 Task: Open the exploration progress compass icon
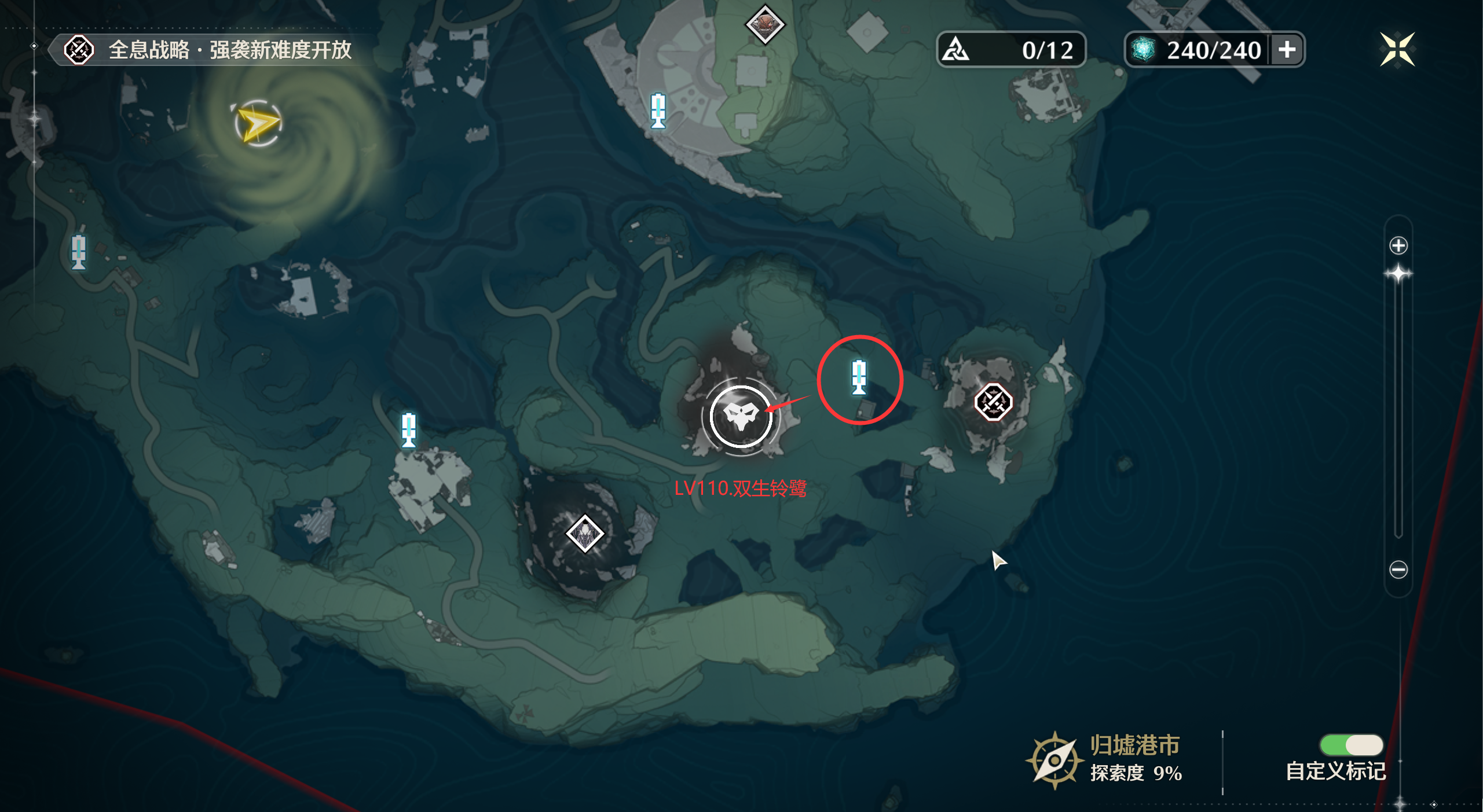(1054, 760)
